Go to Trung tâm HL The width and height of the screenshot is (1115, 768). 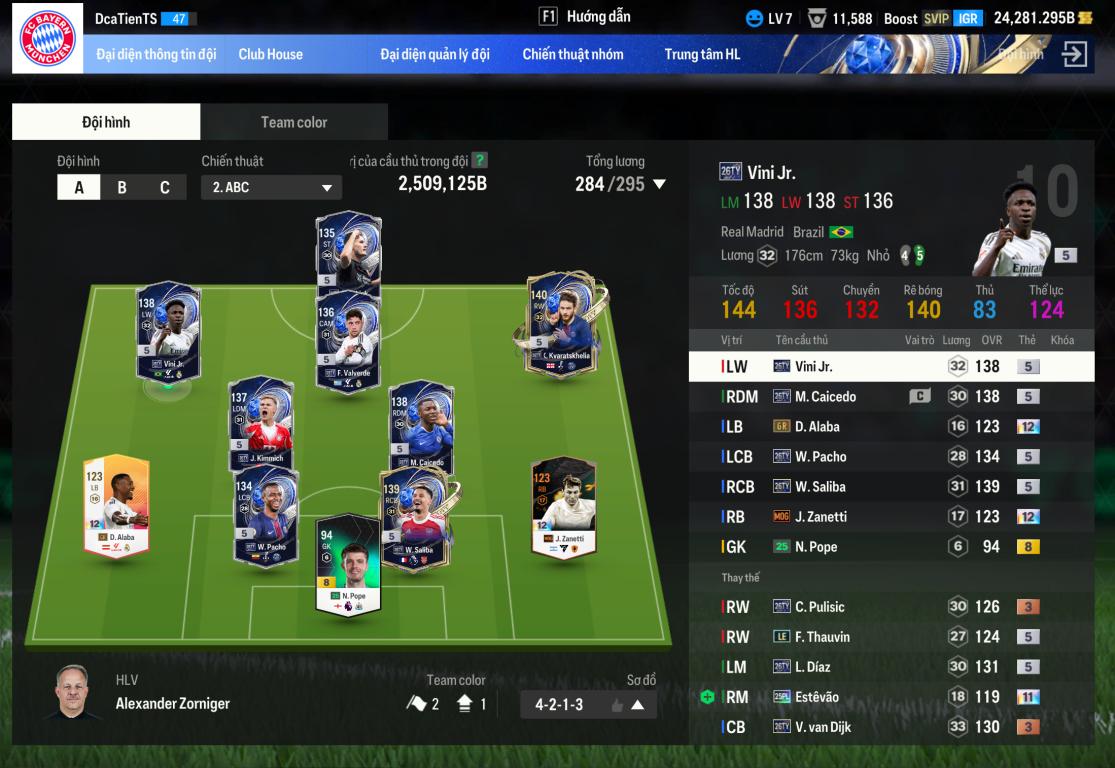[x=702, y=54]
